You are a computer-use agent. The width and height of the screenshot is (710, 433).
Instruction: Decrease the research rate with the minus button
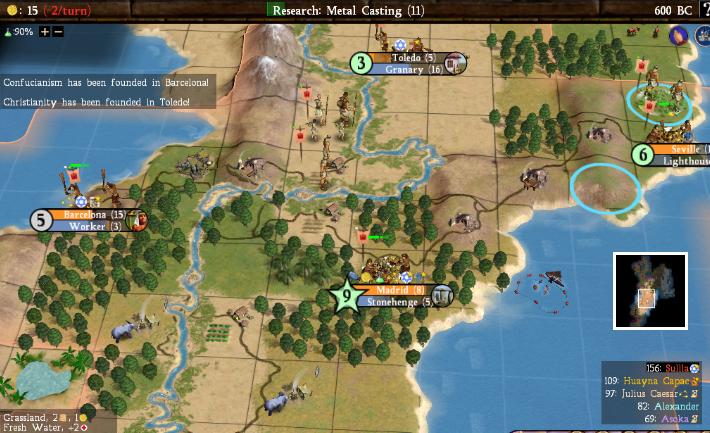pos(58,31)
